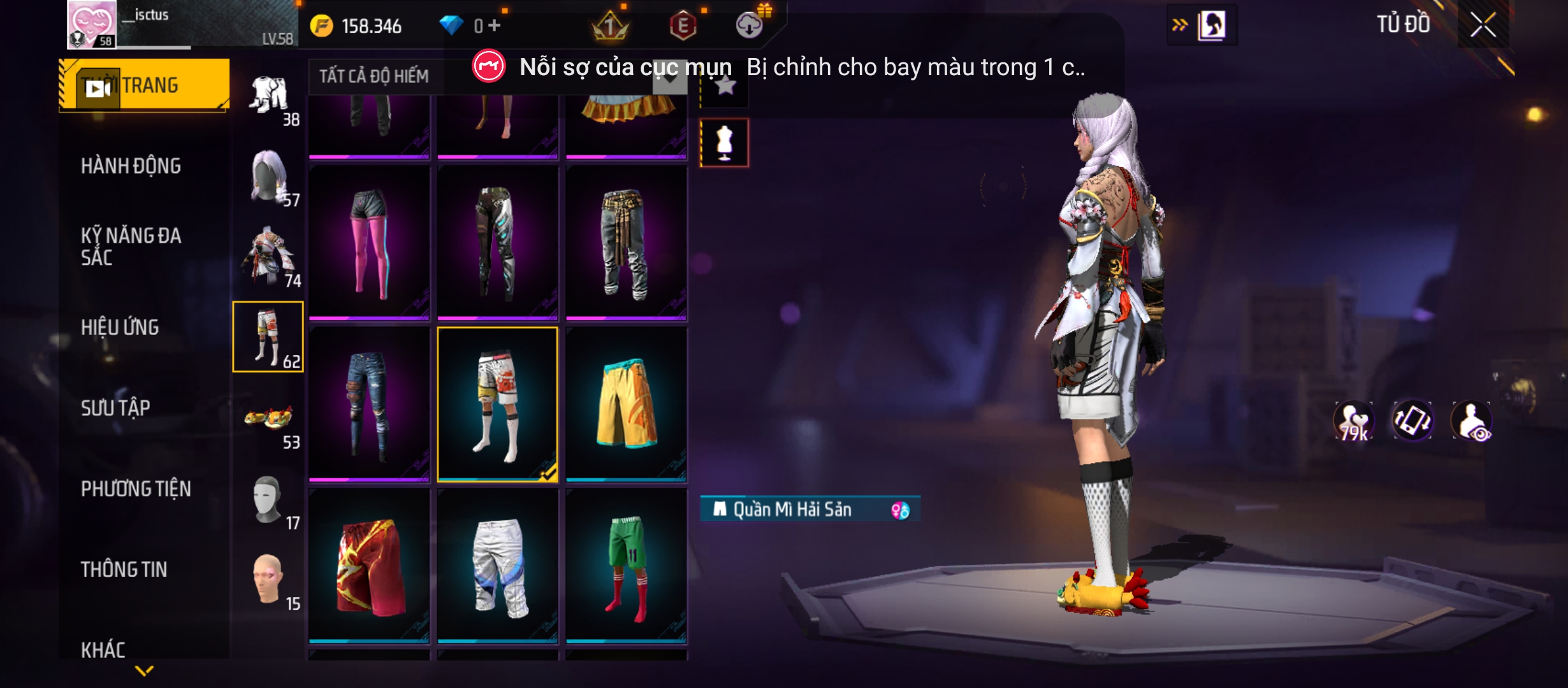The height and width of the screenshot is (688, 1568).
Task: Select the ripped blue jeans
Action: (370, 404)
